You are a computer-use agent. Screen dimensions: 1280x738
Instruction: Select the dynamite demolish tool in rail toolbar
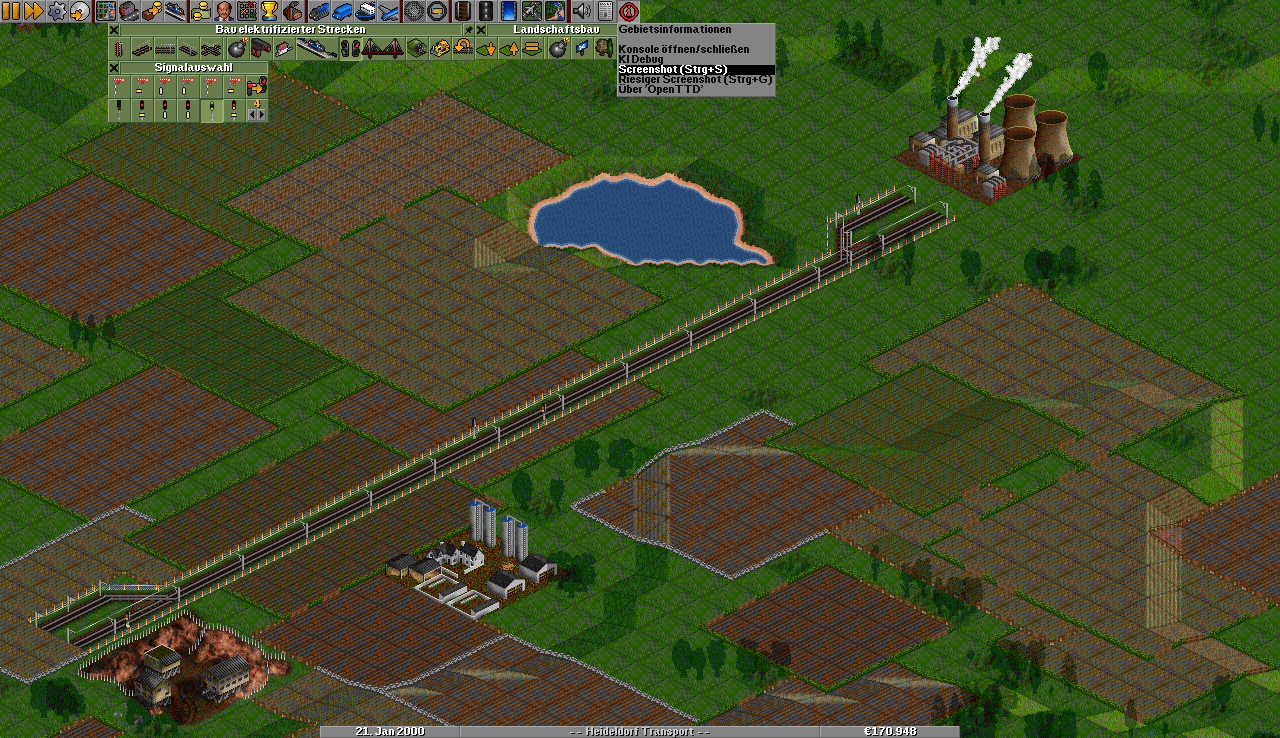coord(237,48)
